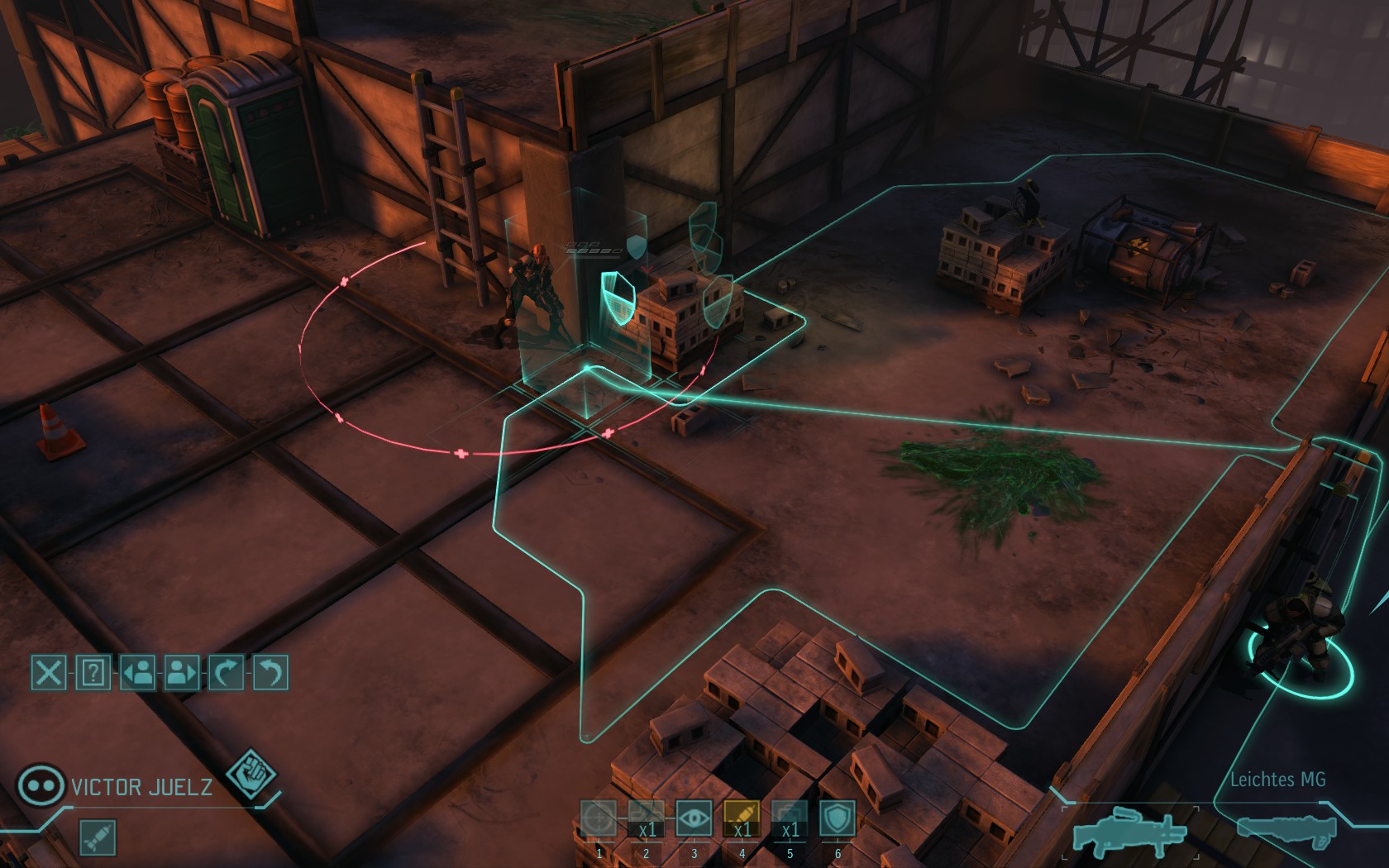Select the rocket item icon below the name

point(98,837)
